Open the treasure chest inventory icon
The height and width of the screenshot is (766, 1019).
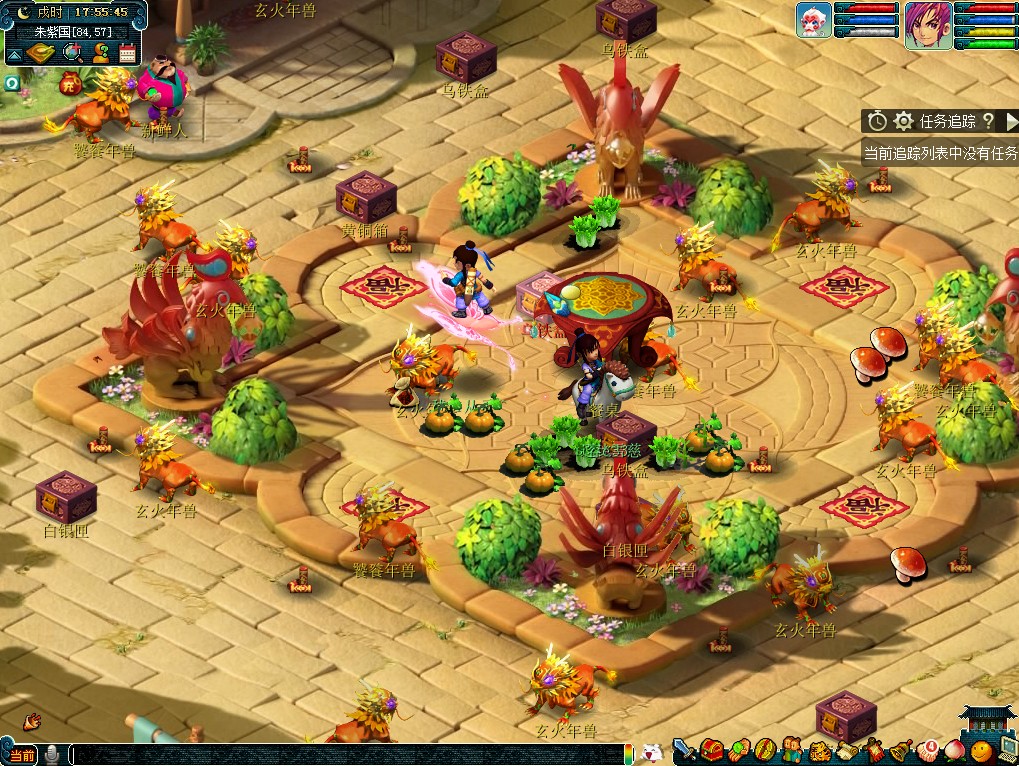tap(712, 749)
